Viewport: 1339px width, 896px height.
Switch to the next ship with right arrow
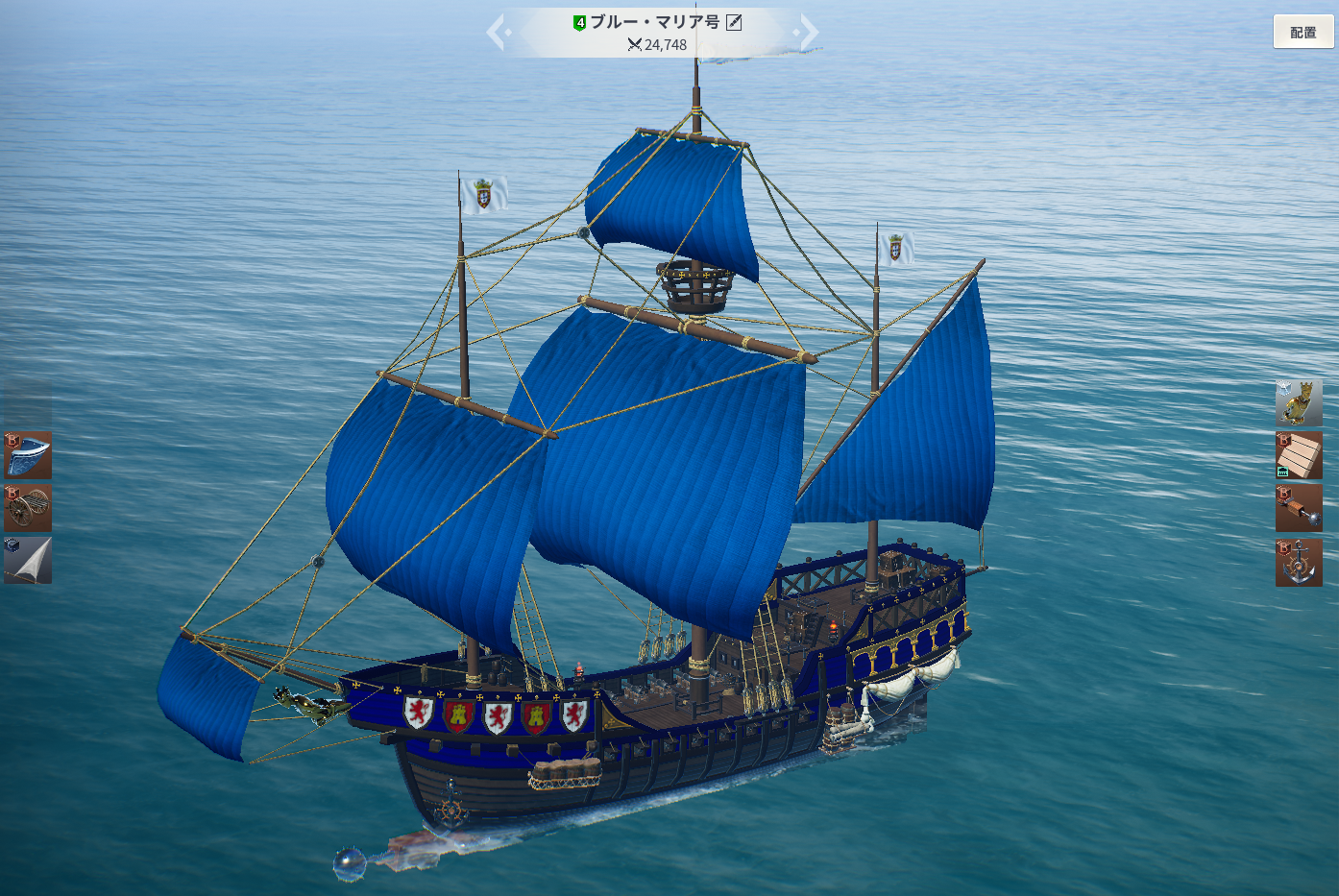tap(809, 32)
